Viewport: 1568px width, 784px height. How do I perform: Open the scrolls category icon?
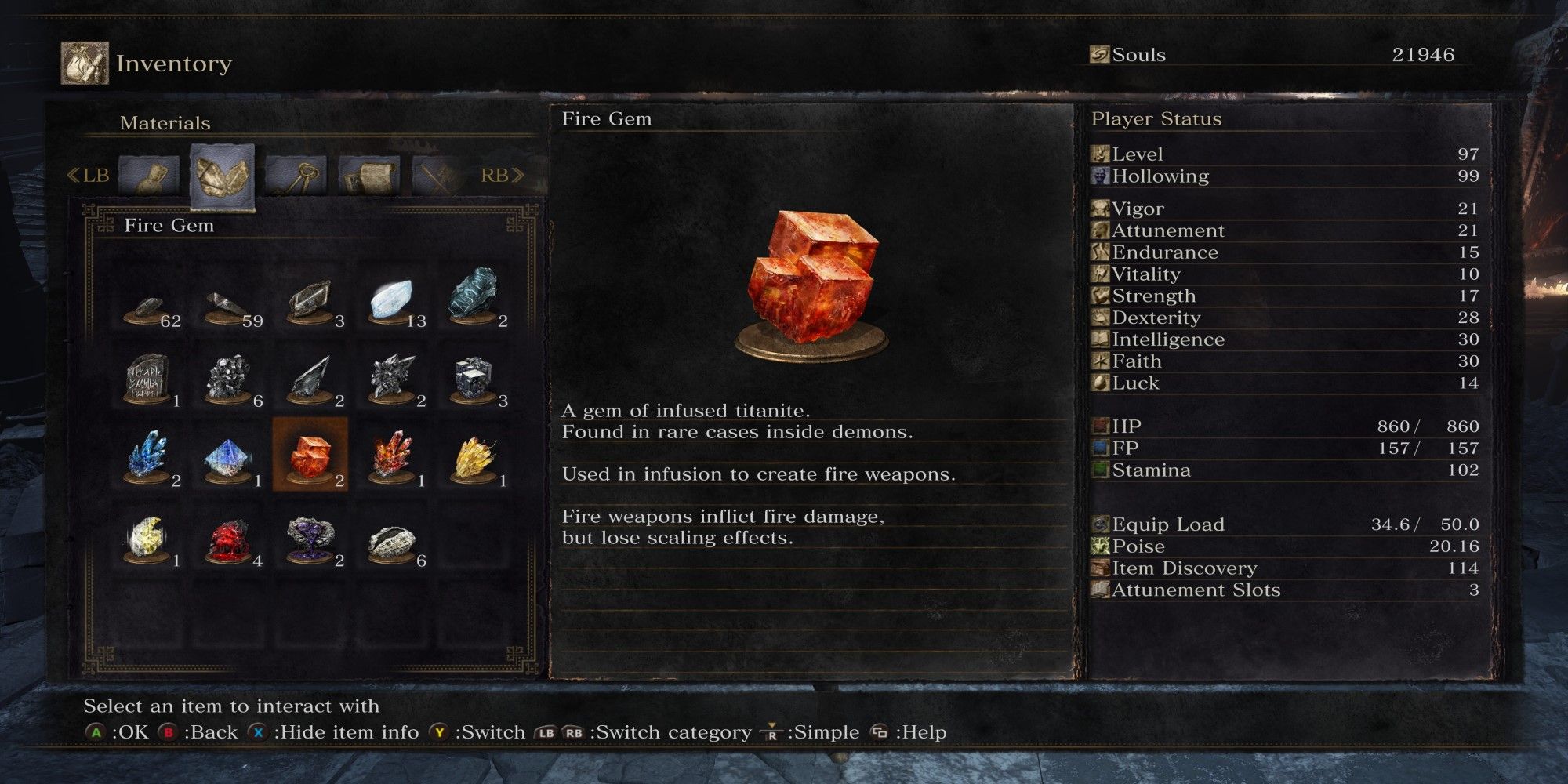369,176
